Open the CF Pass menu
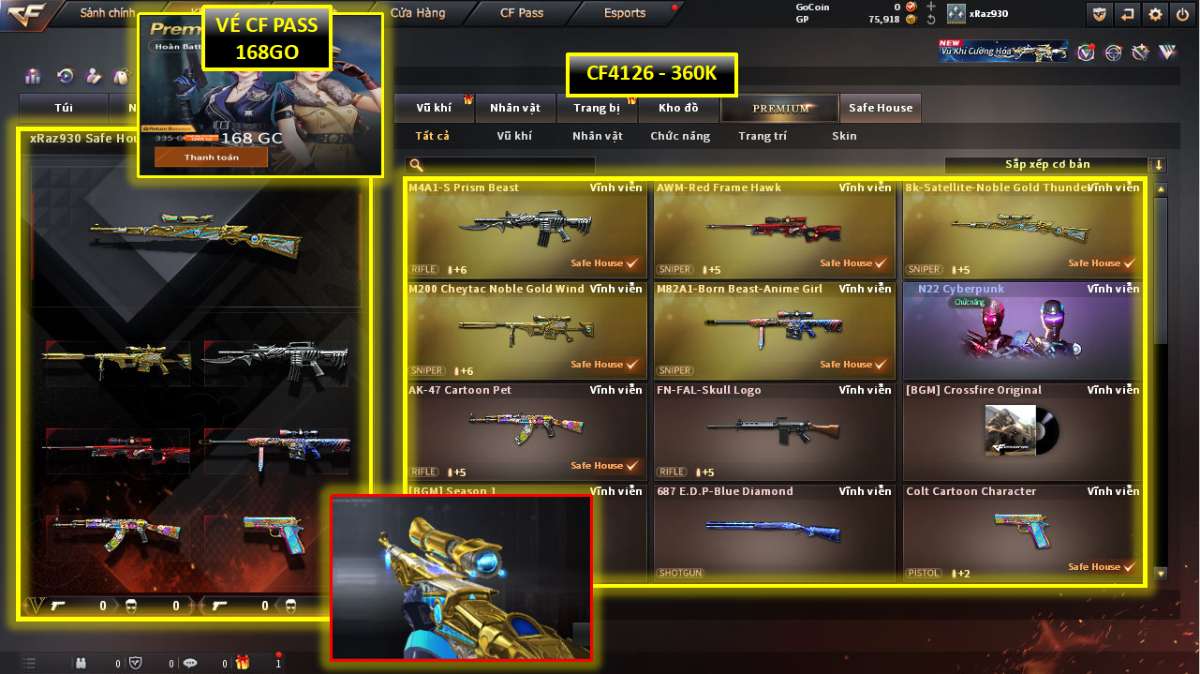1200x674 pixels. (x=521, y=13)
